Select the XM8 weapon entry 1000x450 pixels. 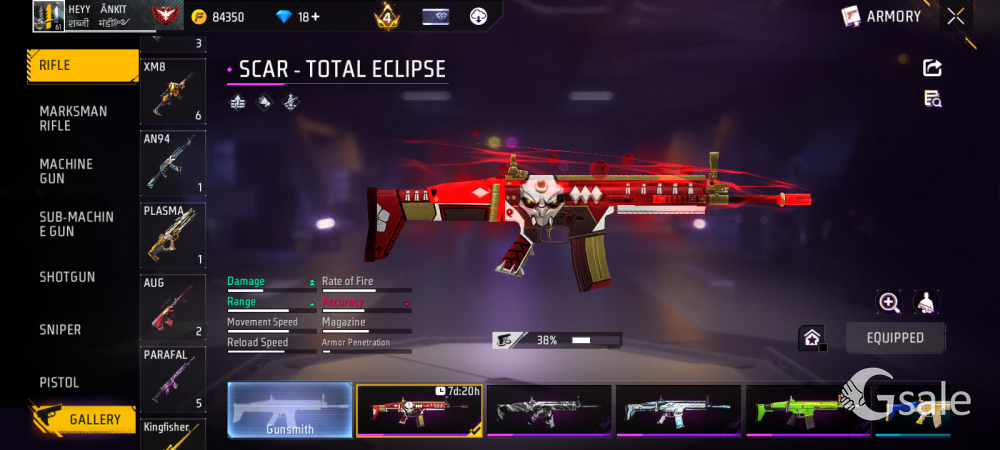click(x=173, y=91)
